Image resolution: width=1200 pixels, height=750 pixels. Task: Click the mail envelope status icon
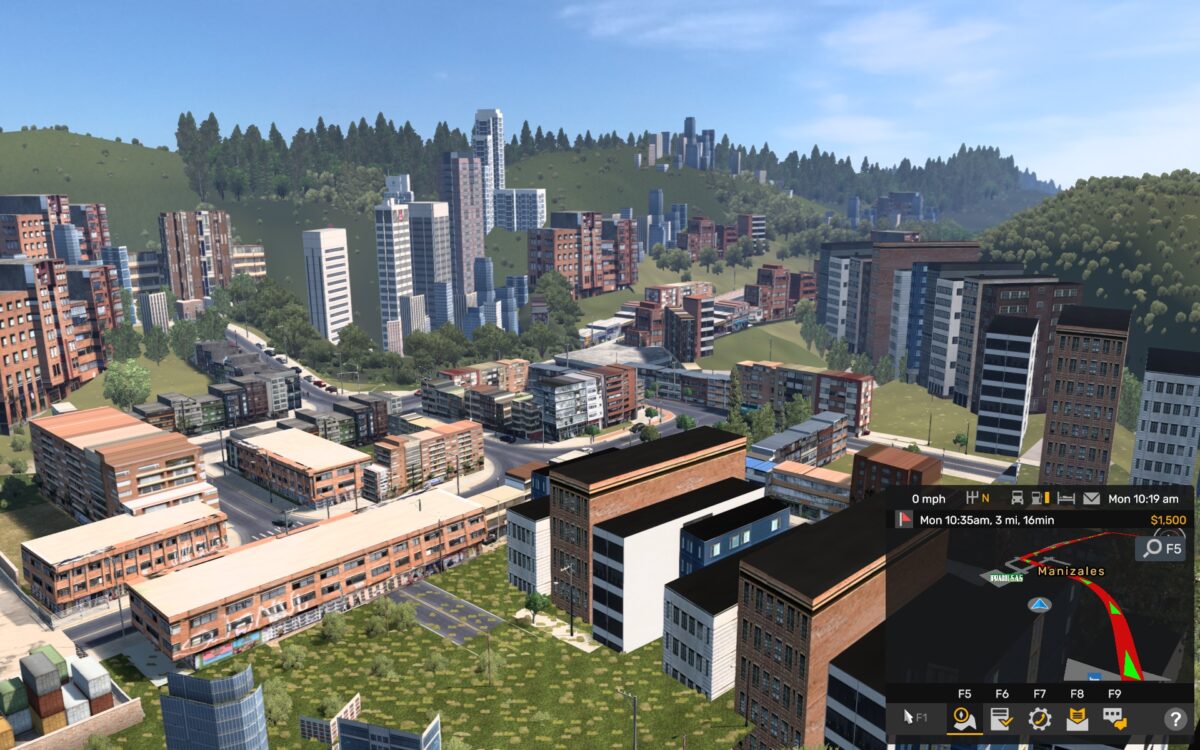[x=1091, y=498]
